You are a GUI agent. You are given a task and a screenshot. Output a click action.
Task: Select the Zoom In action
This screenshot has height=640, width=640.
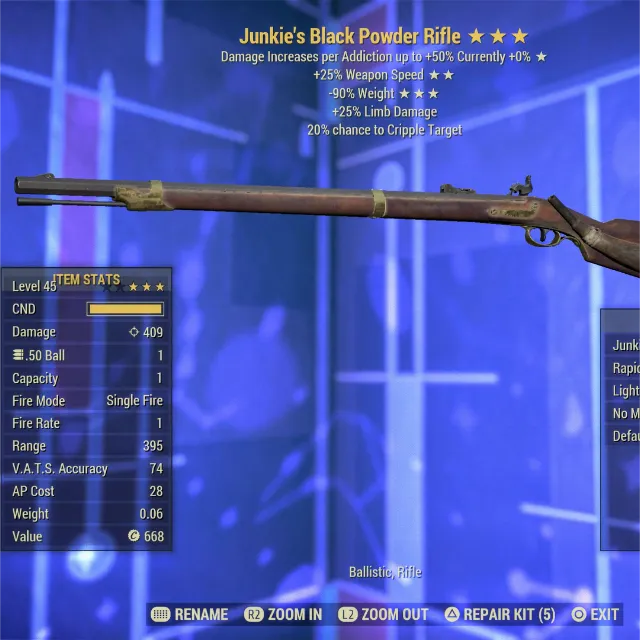pyautogui.click(x=283, y=614)
